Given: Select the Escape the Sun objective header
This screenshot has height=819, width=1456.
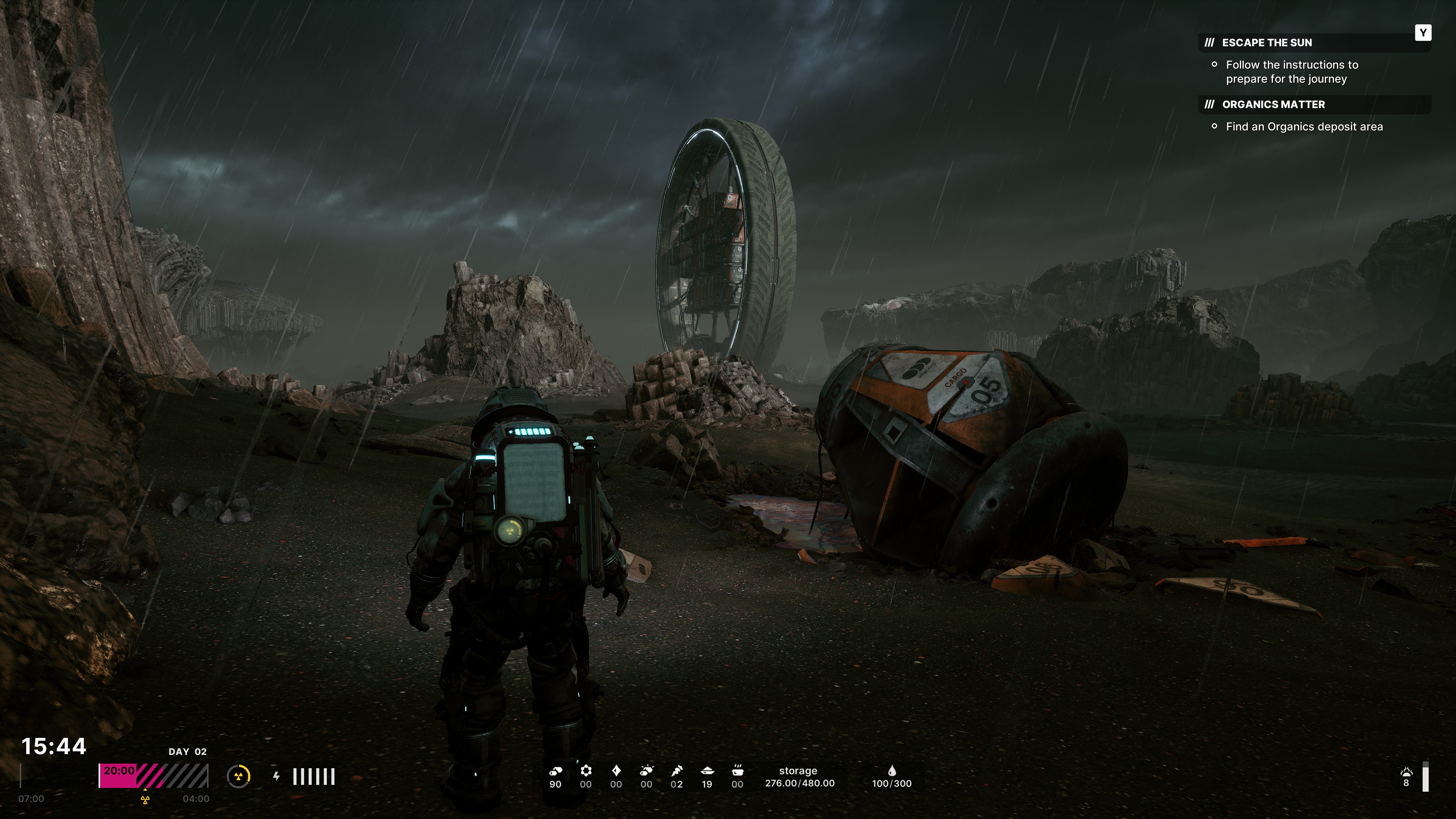Looking at the screenshot, I should 1266,43.
